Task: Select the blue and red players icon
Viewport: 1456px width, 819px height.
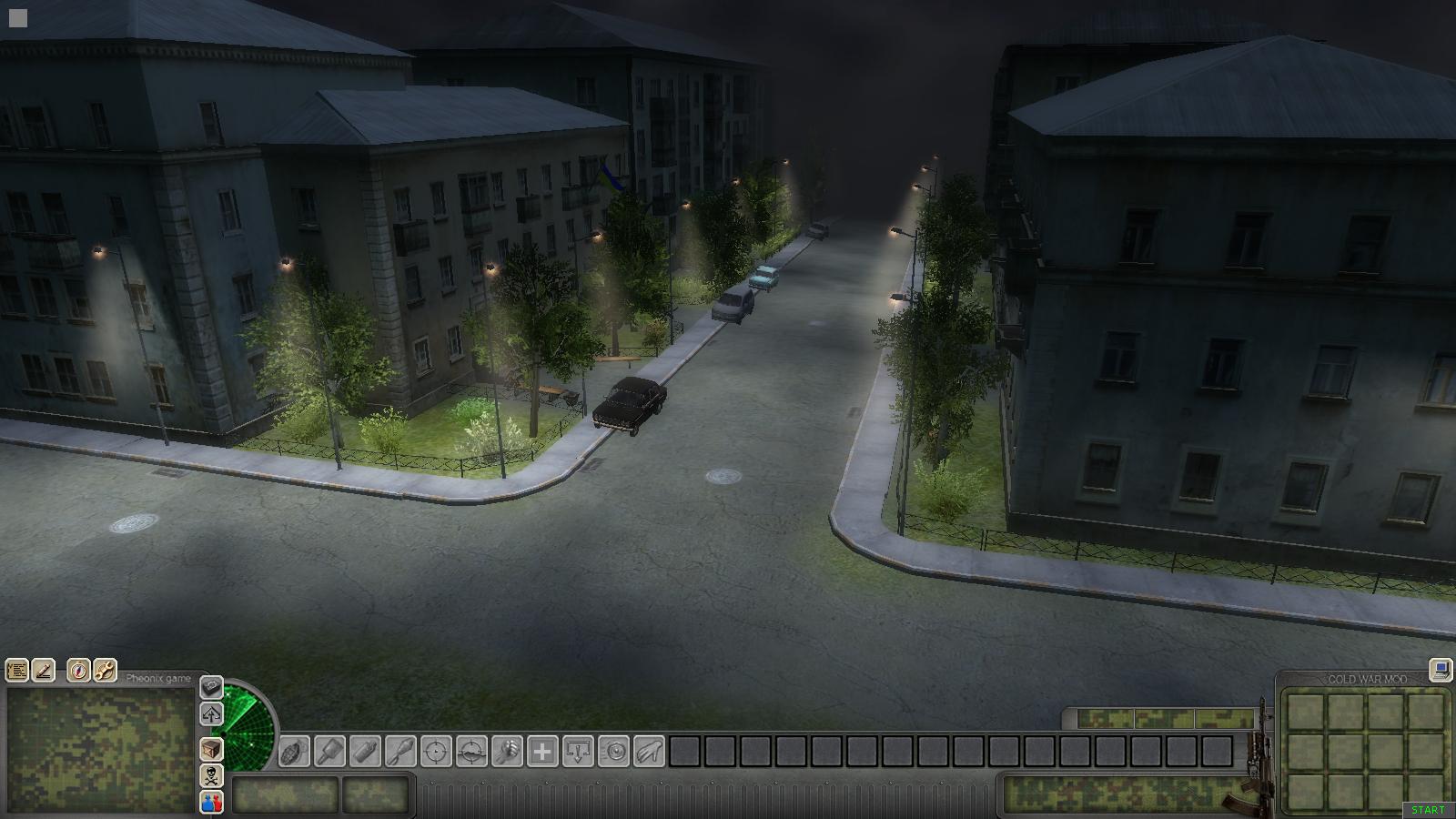Action: point(211,803)
